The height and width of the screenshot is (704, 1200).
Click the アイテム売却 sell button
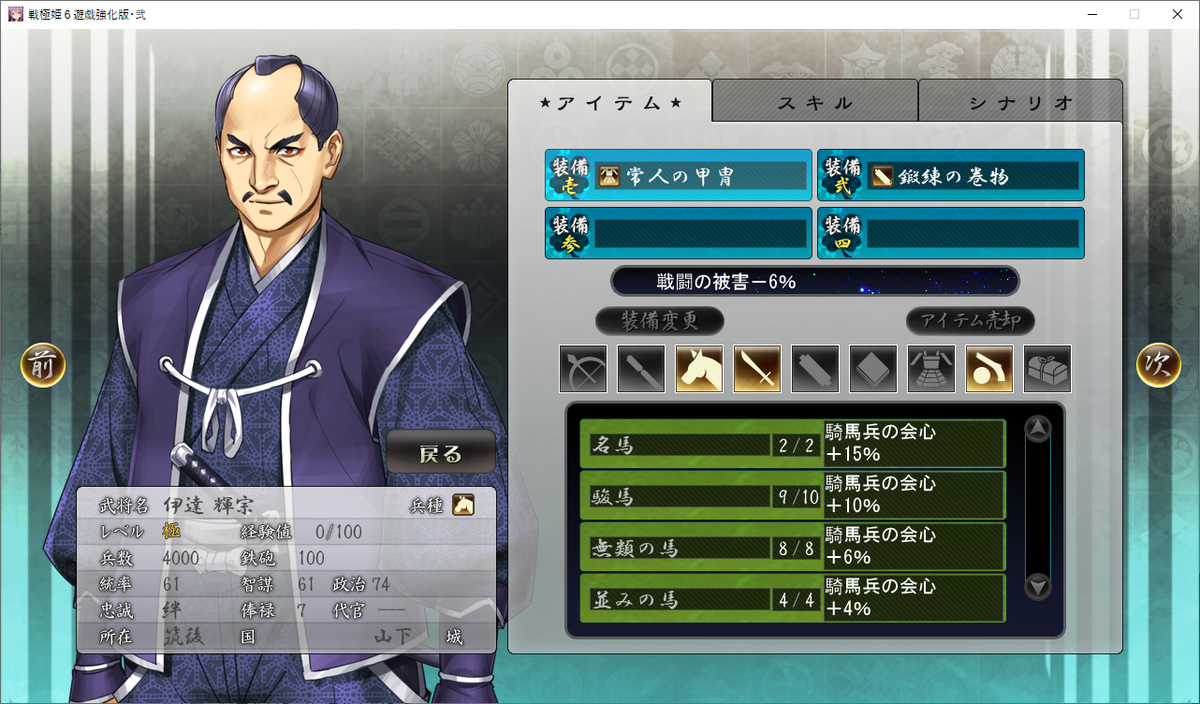[970, 321]
